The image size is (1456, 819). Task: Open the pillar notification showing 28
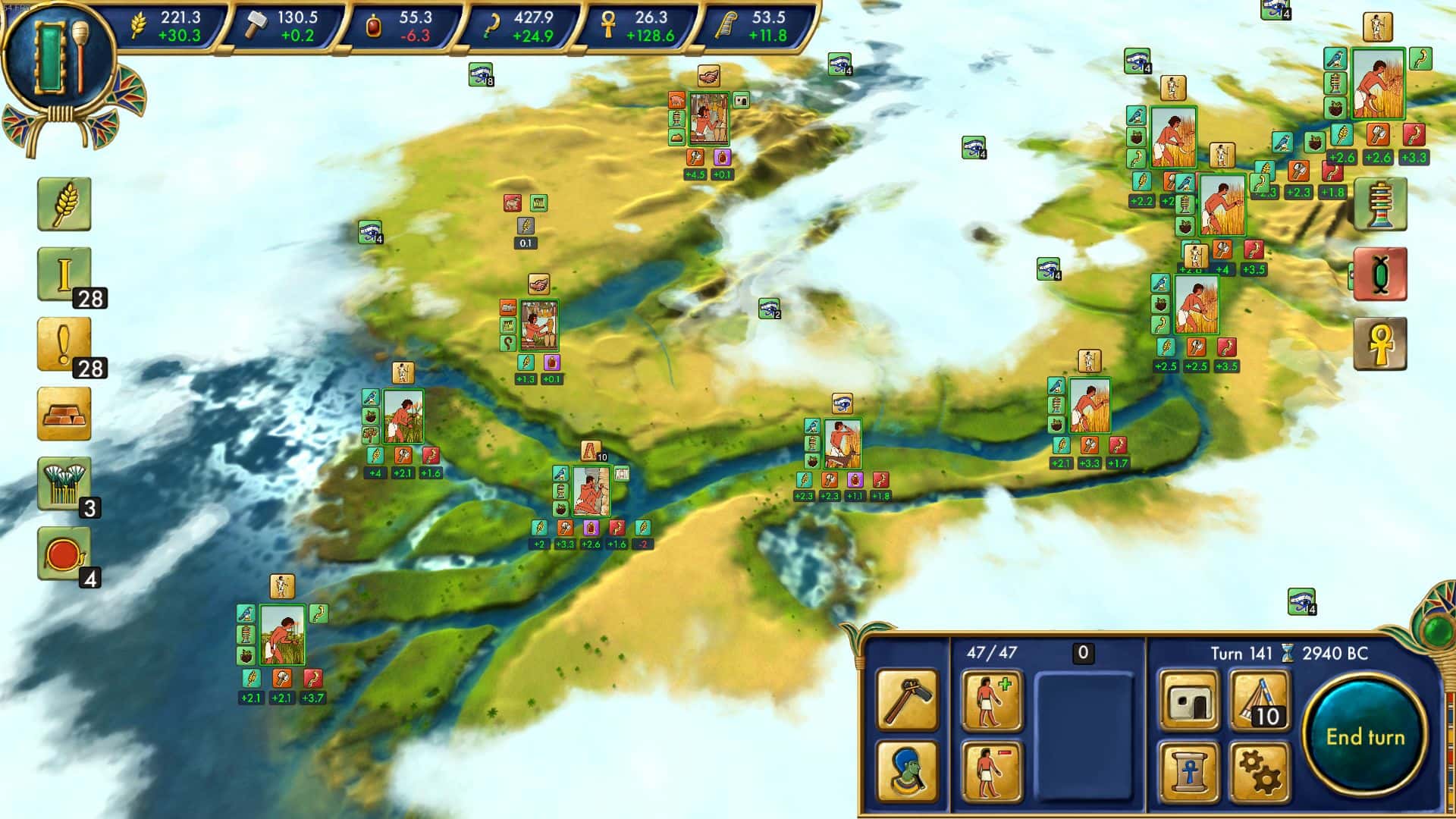coord(64,273)
